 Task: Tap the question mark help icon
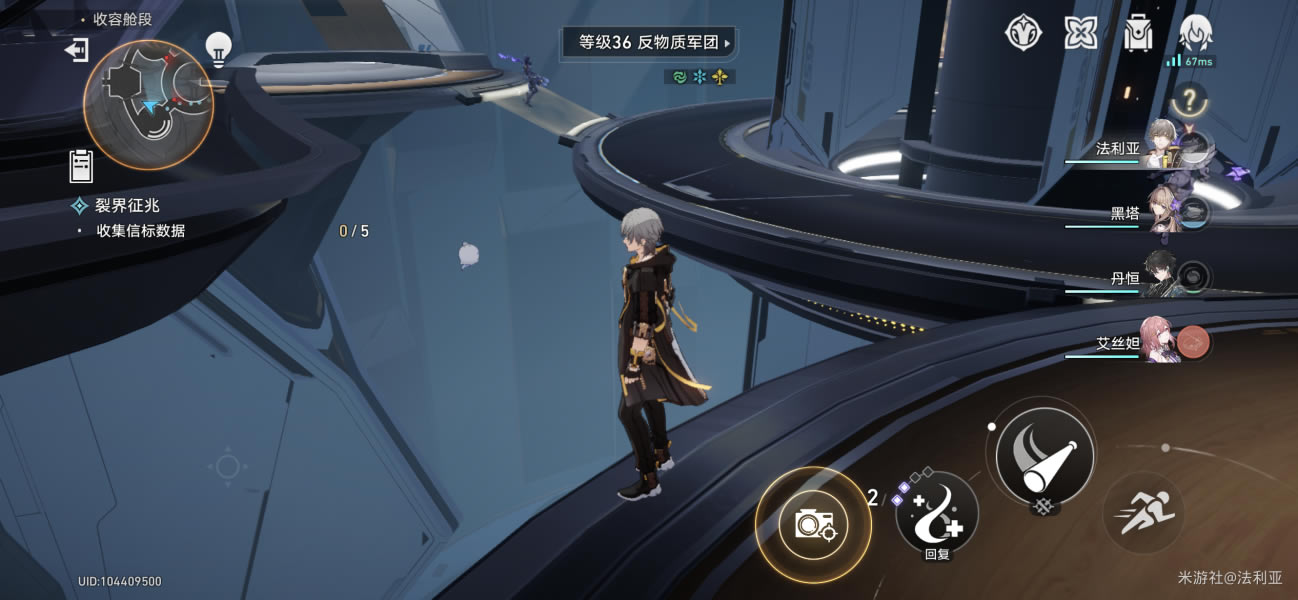pyautogui.click(x=1188, y=99)
